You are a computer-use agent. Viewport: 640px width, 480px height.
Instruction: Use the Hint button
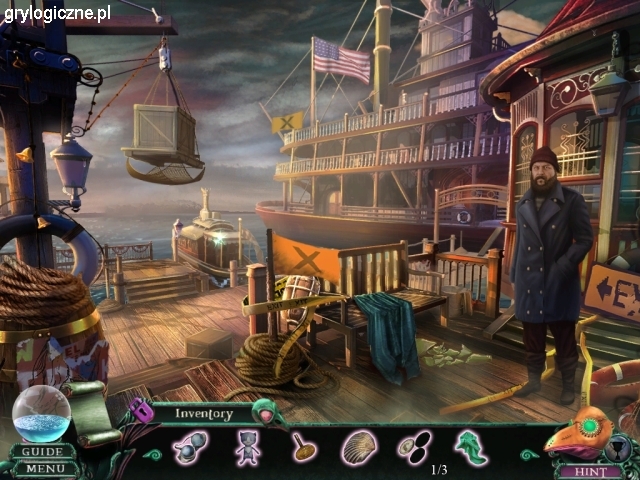[x=582, y=471]
